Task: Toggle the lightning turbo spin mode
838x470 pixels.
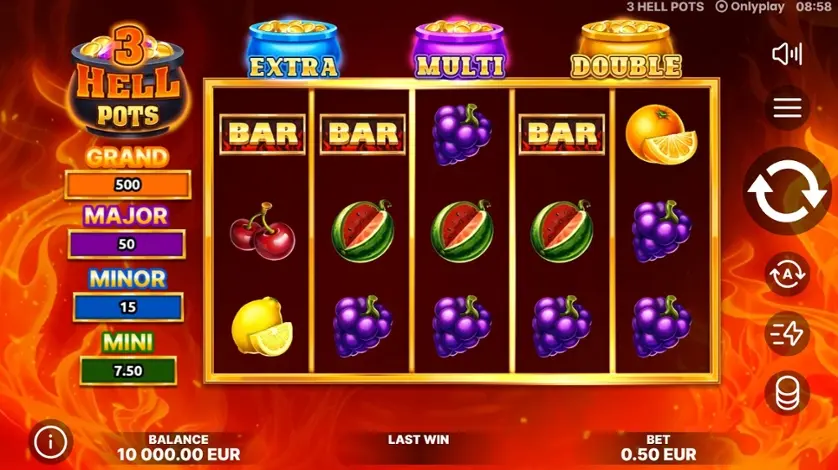Action: [x=787, y=334]
